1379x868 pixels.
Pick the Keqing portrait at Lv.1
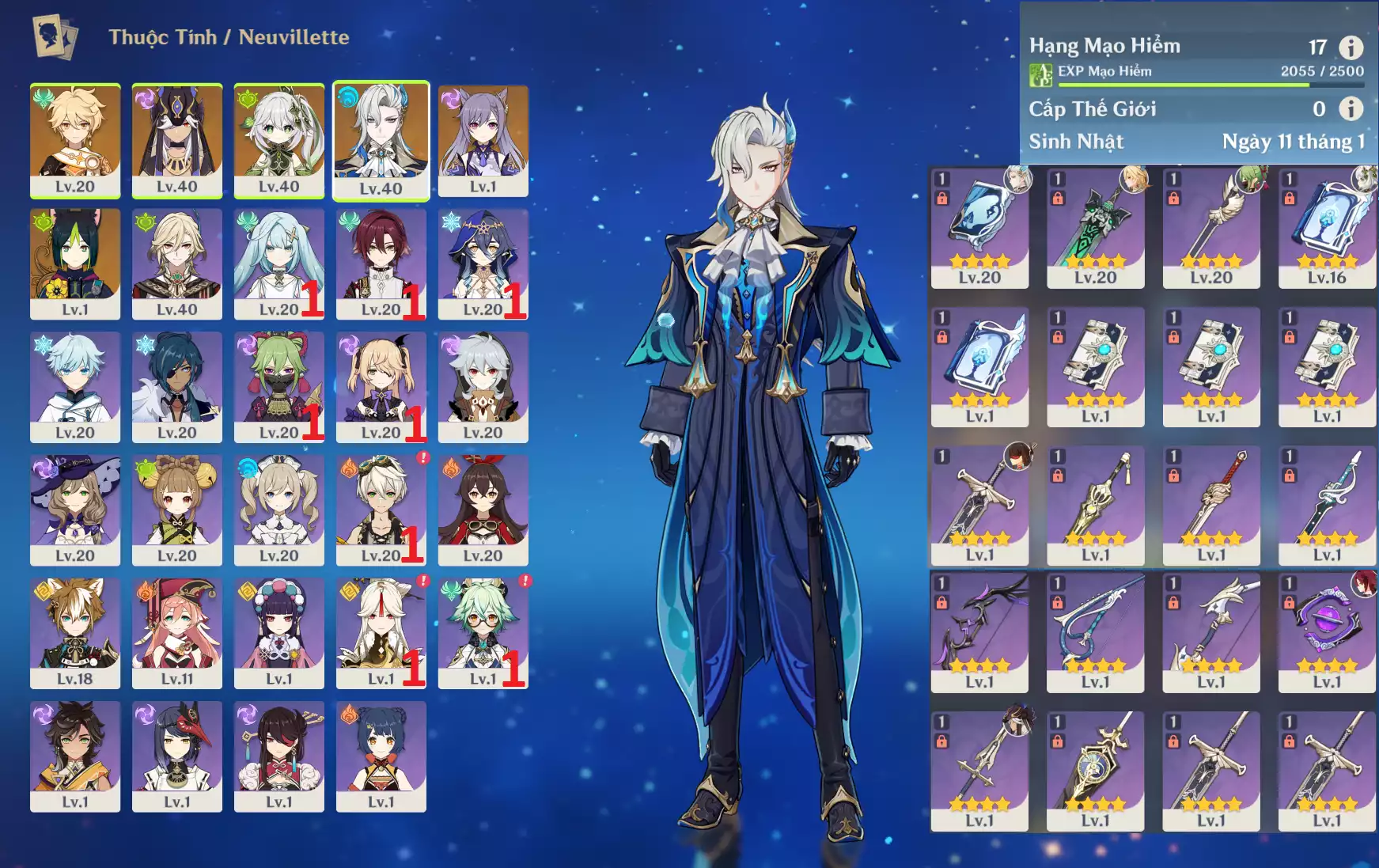coord(483,140)
